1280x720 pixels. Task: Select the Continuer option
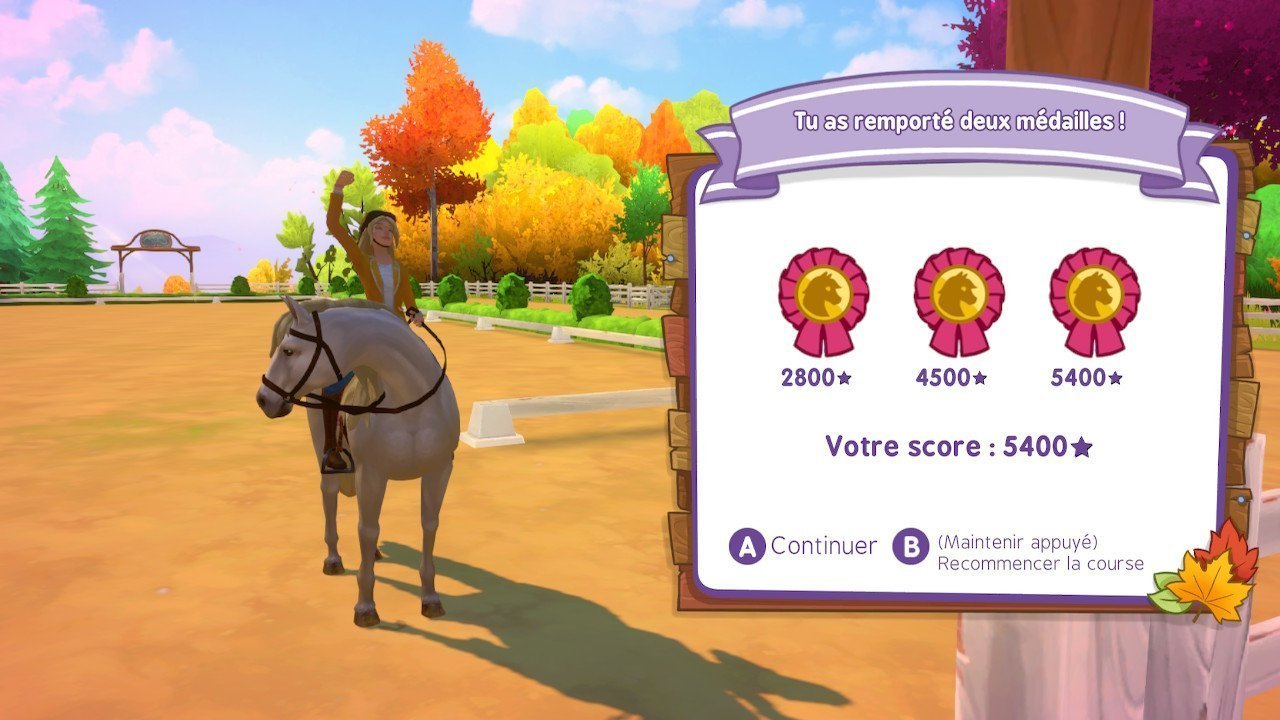click(803, 546)
